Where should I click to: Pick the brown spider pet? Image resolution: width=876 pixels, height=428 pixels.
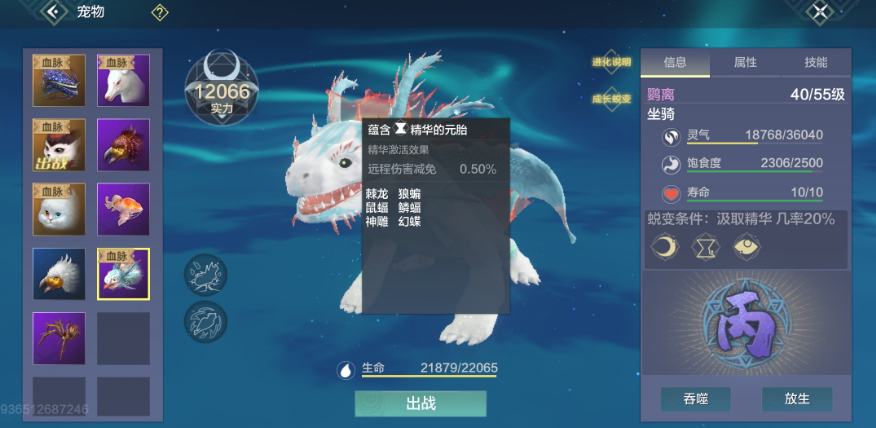pos(59,338)
